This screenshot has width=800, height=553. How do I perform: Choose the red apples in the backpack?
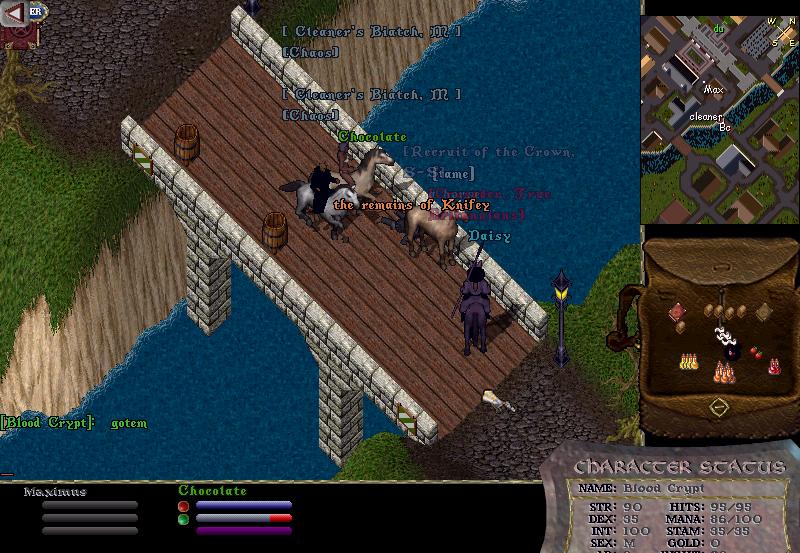point(757,352)
